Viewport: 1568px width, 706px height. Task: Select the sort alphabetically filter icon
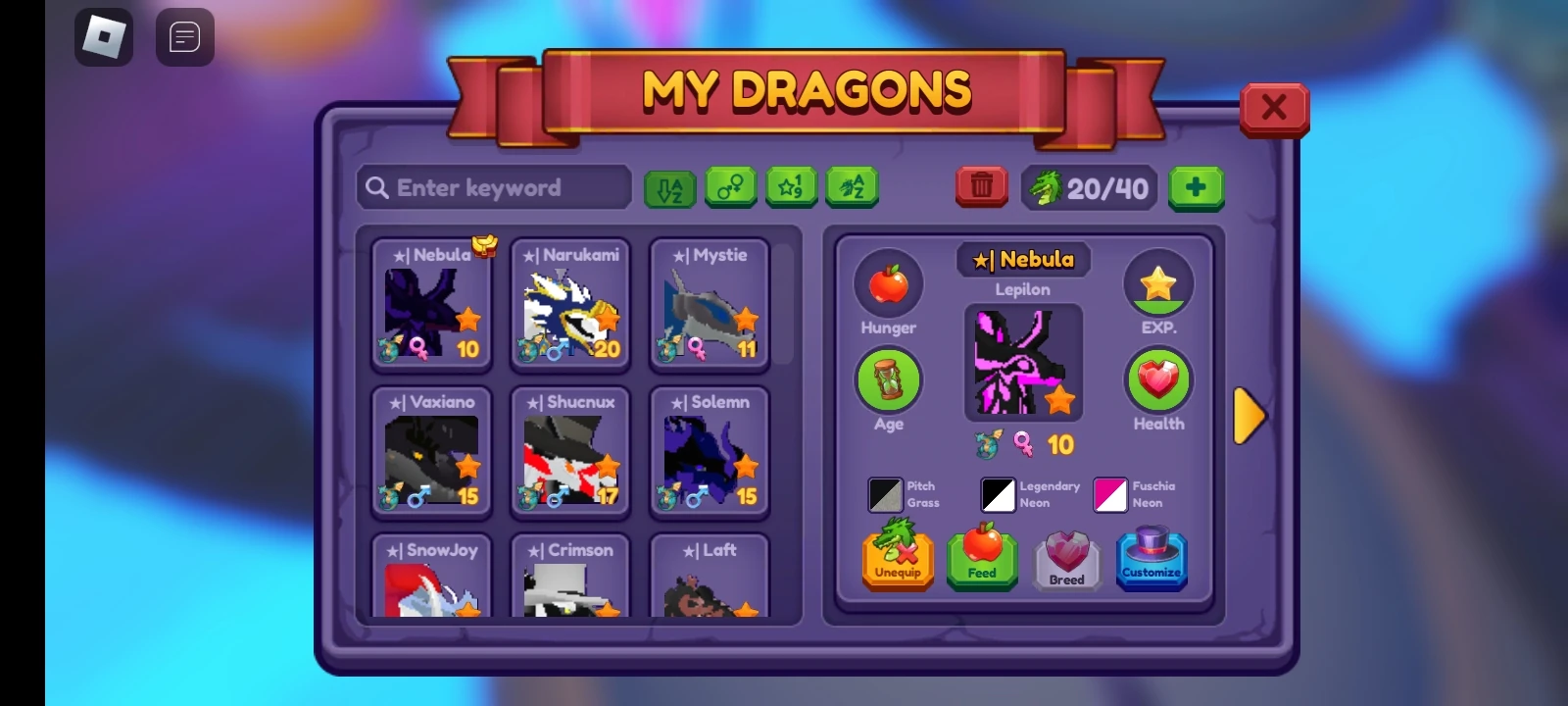669,187
